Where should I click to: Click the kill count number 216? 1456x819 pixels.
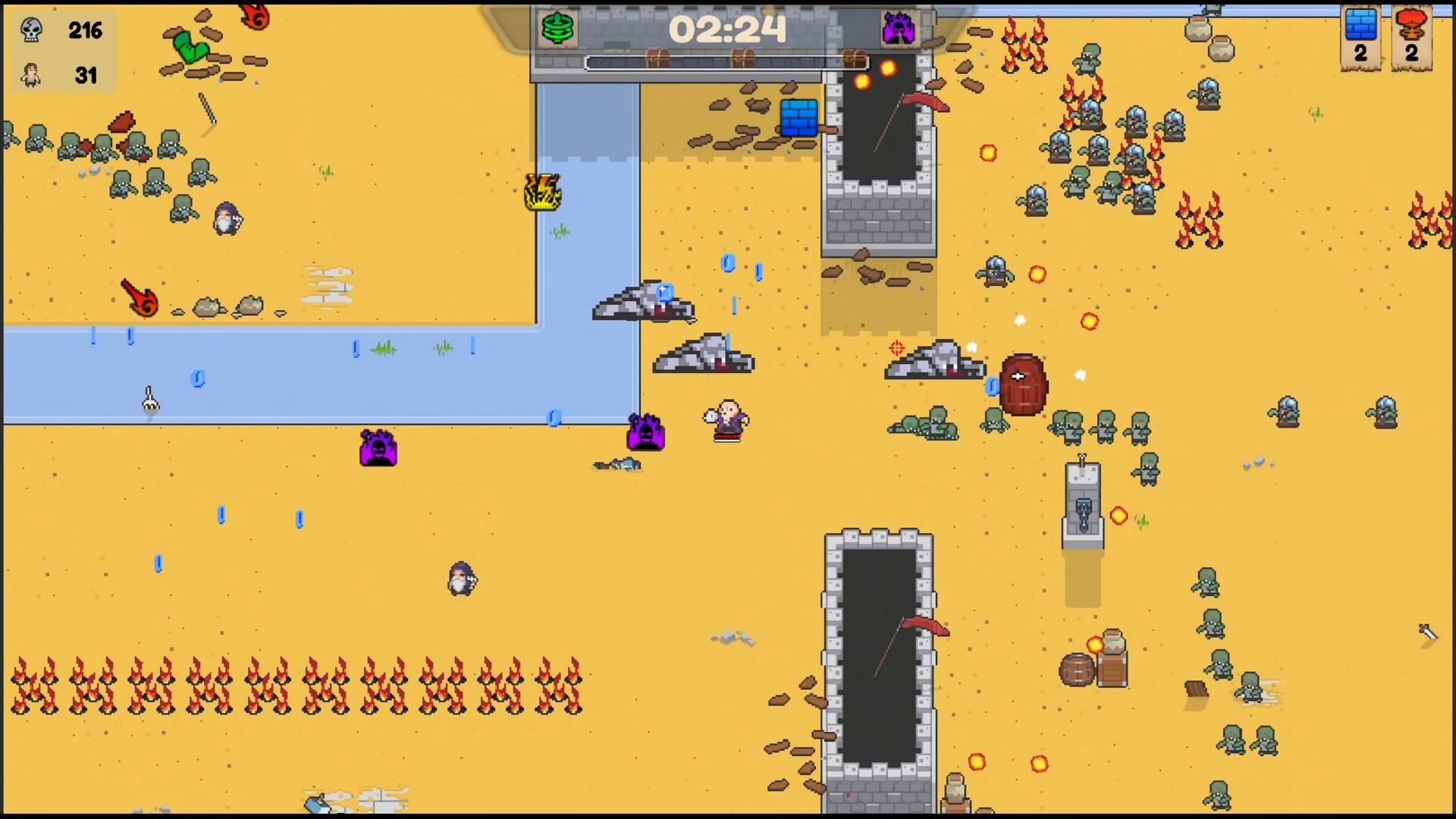(86, 32)
